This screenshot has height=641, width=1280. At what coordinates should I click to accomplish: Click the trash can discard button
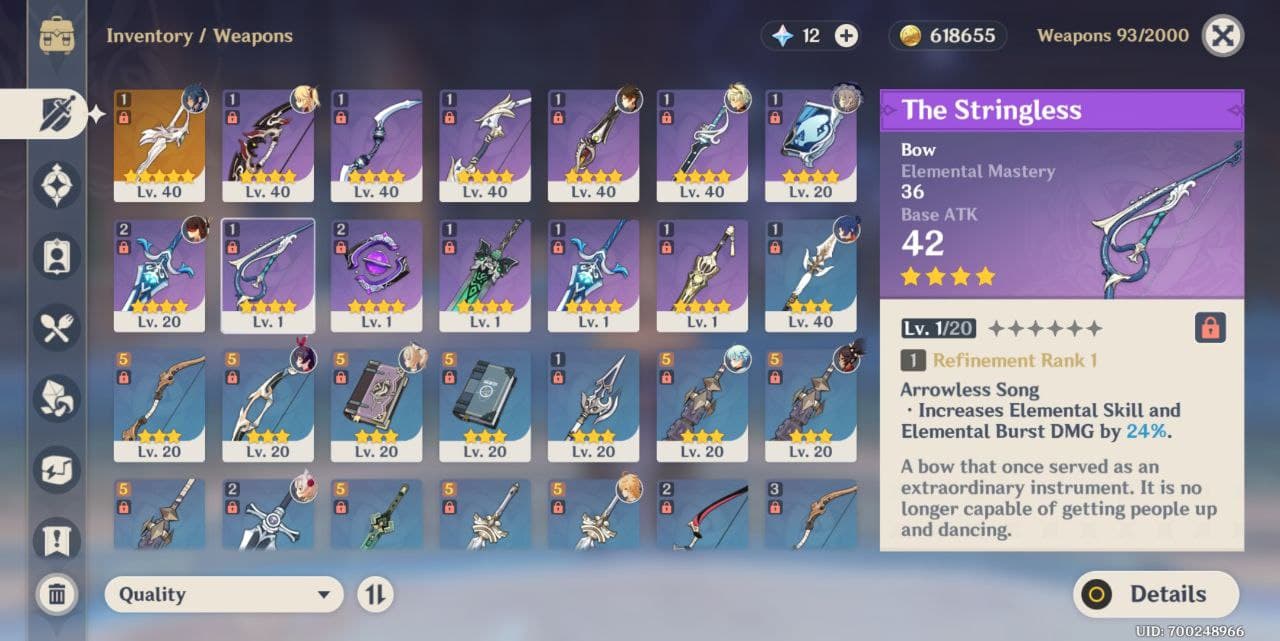tap(57, 595)
